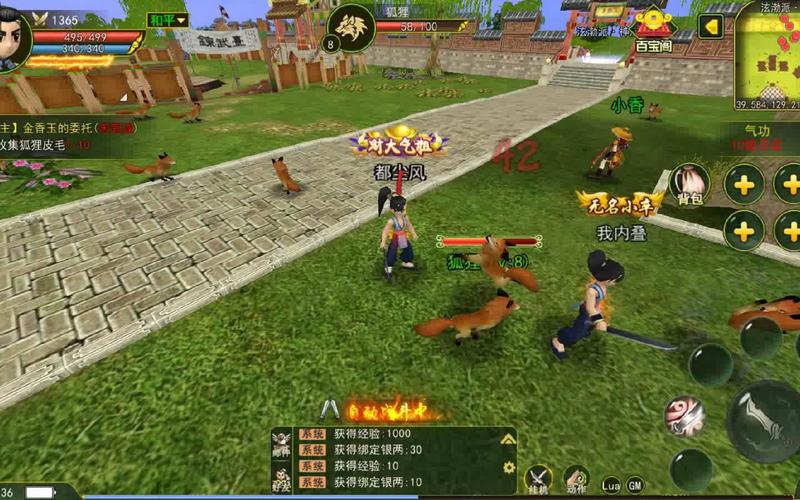This screenshot has width=800, height=500.
Task: Open the 金香玉的委托 quest tracker entry
Action: (x=60, y=129)
